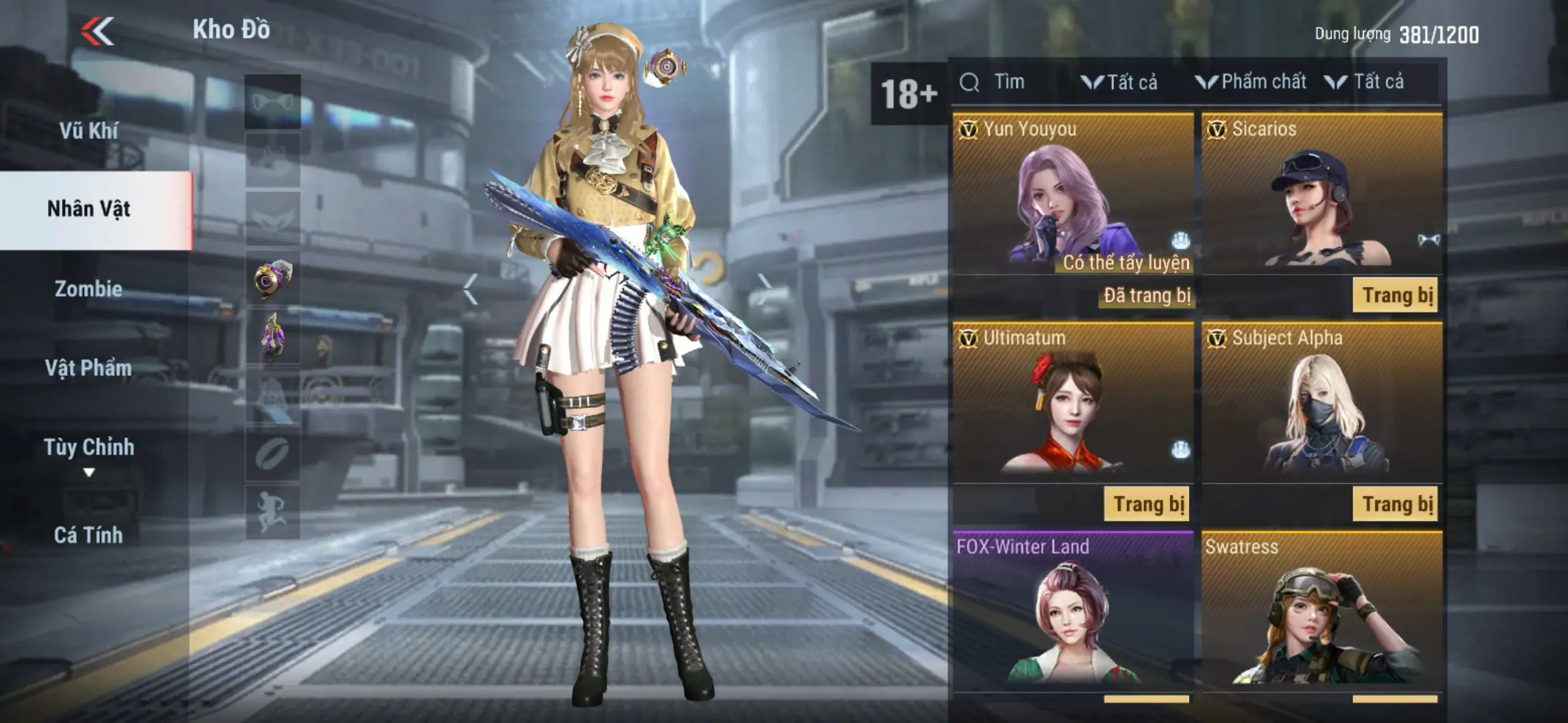The width and height of the screenshot is (1568, 723).
Task: Open the Zombie category tab
Action: (89, 289)
